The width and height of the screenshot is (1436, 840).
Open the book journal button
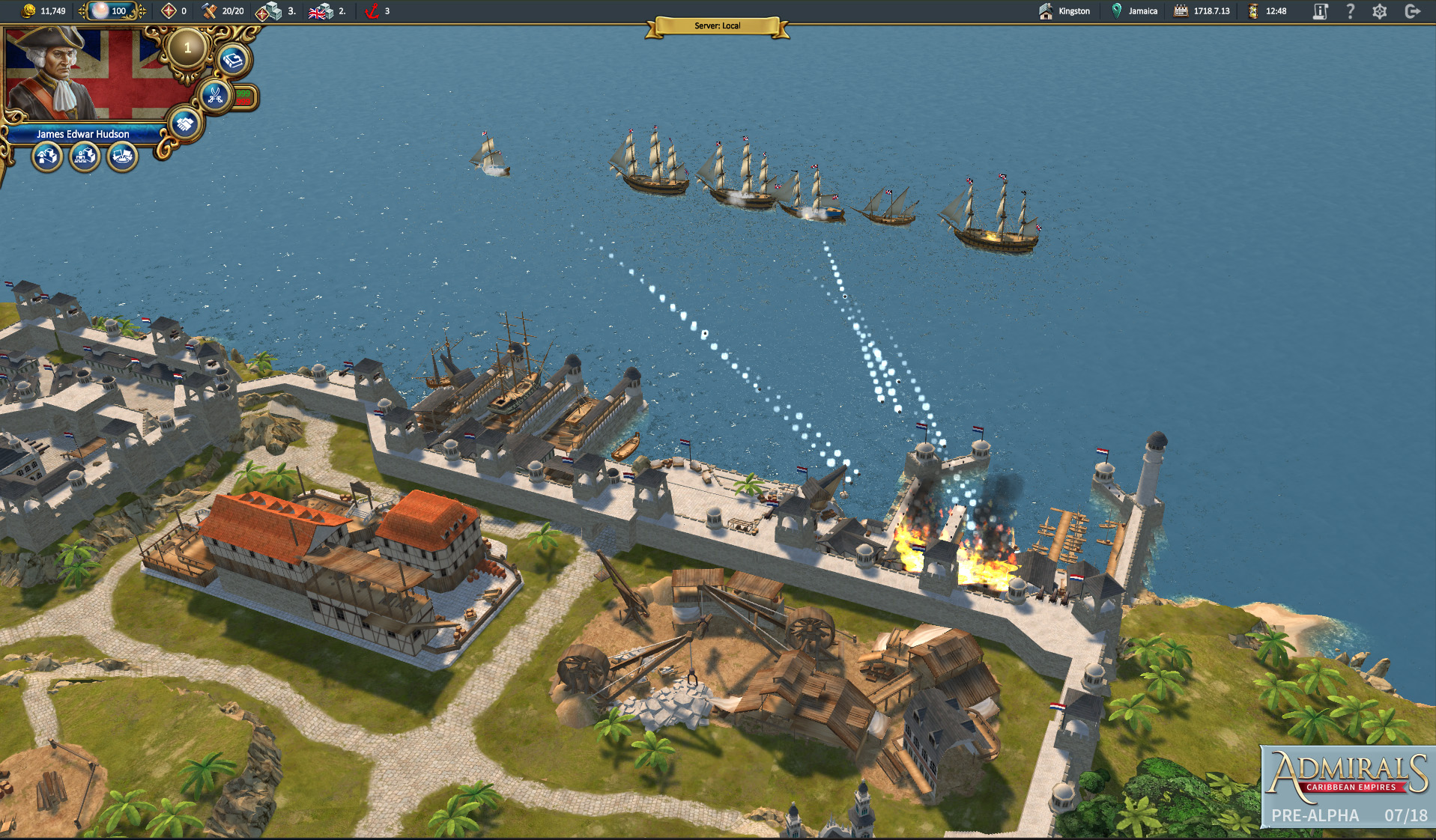click(233, 60)
